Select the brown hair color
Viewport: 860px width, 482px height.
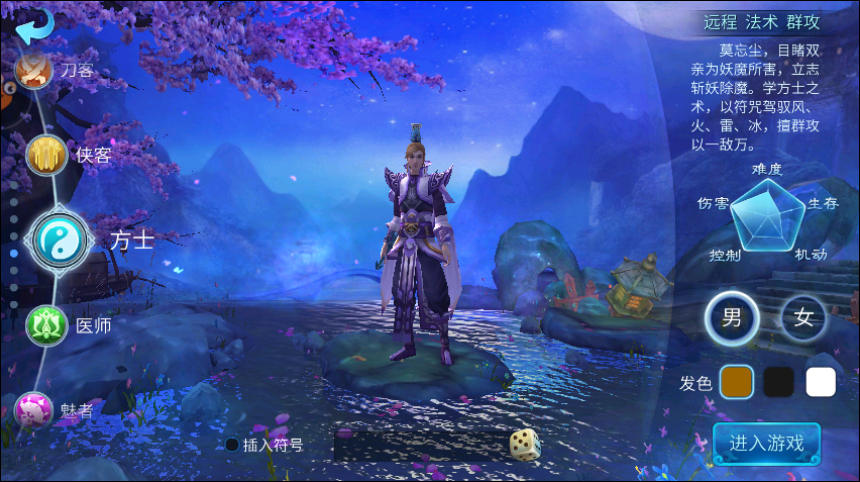tap(736, 382)
